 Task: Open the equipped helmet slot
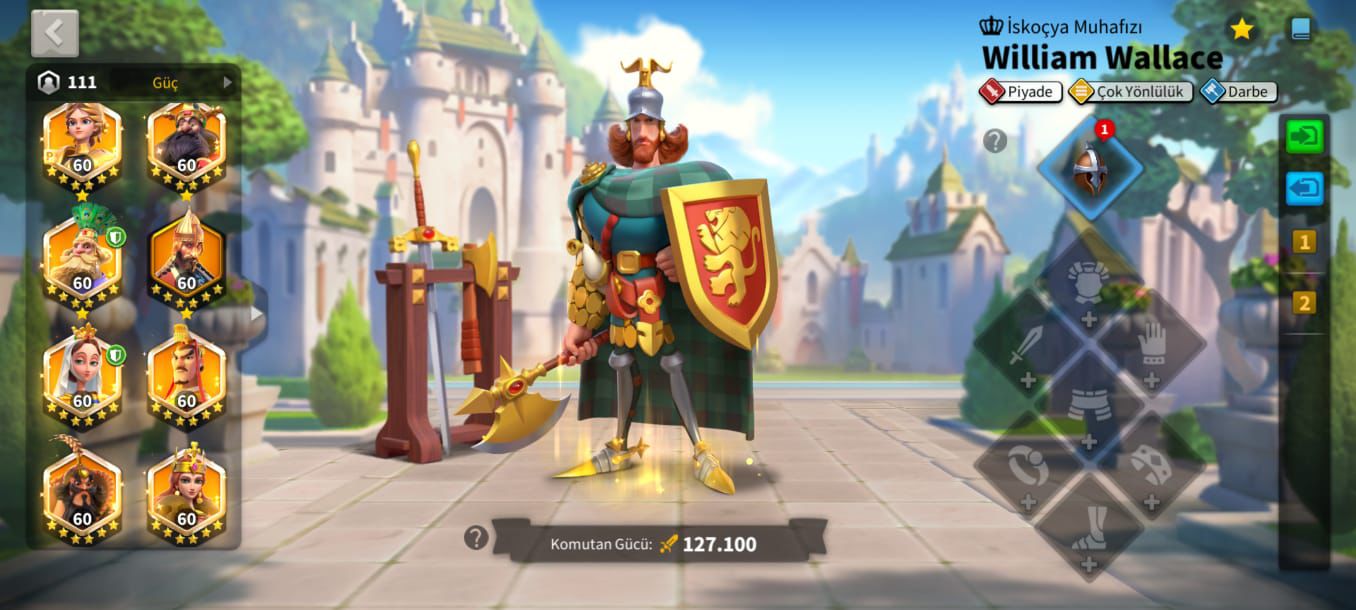1090,167
